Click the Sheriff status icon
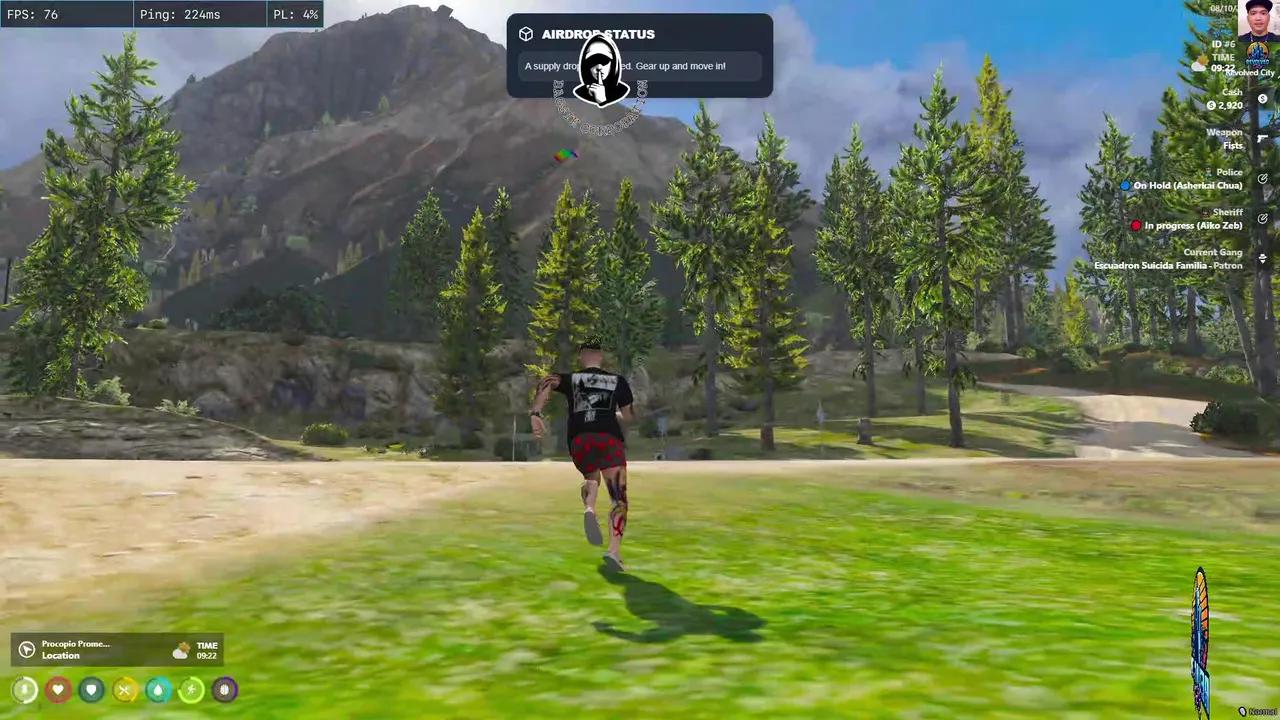Screen dimensions: 1280x720 1262,219
